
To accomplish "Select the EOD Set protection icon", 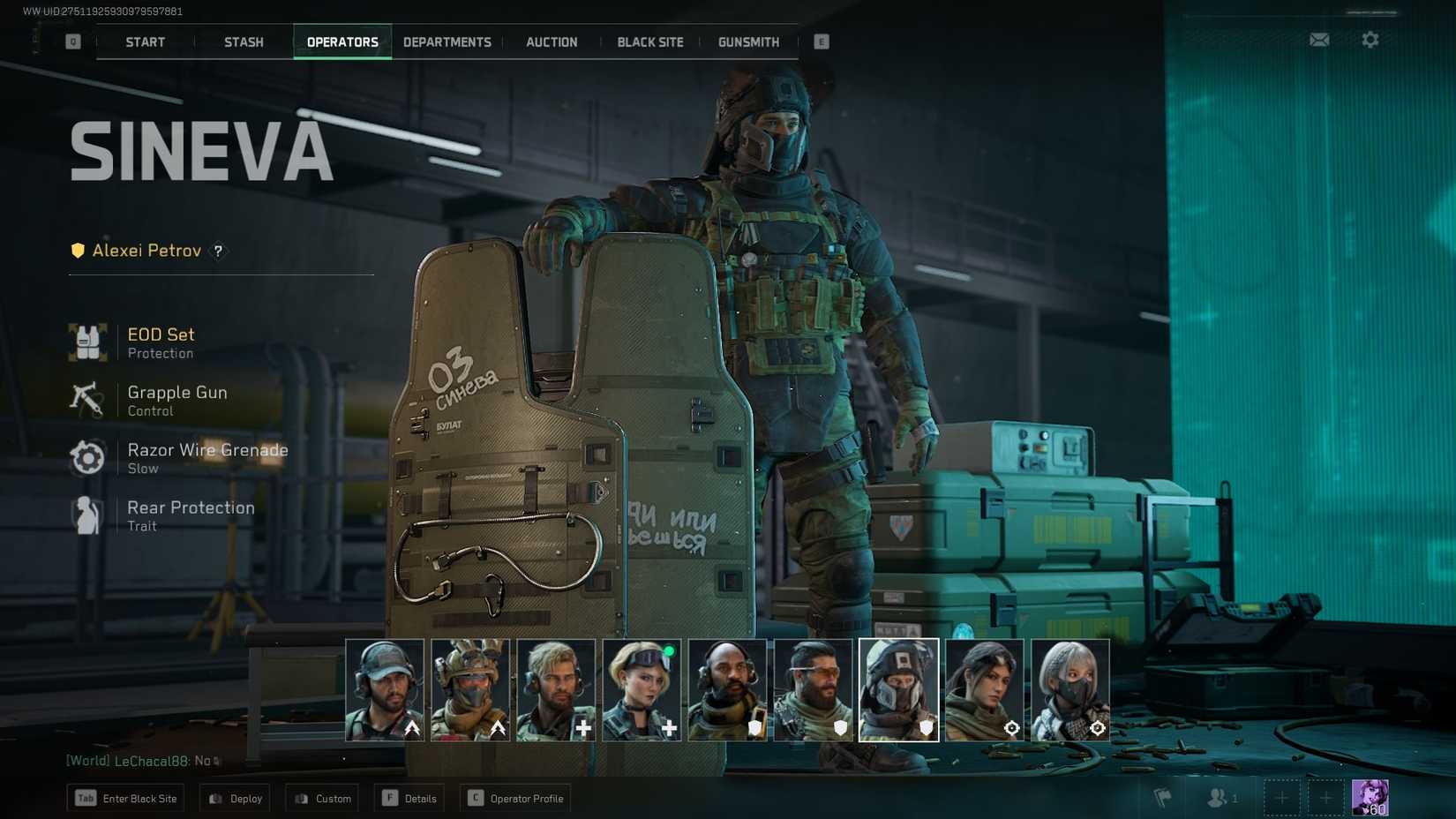I will point(87,342).
